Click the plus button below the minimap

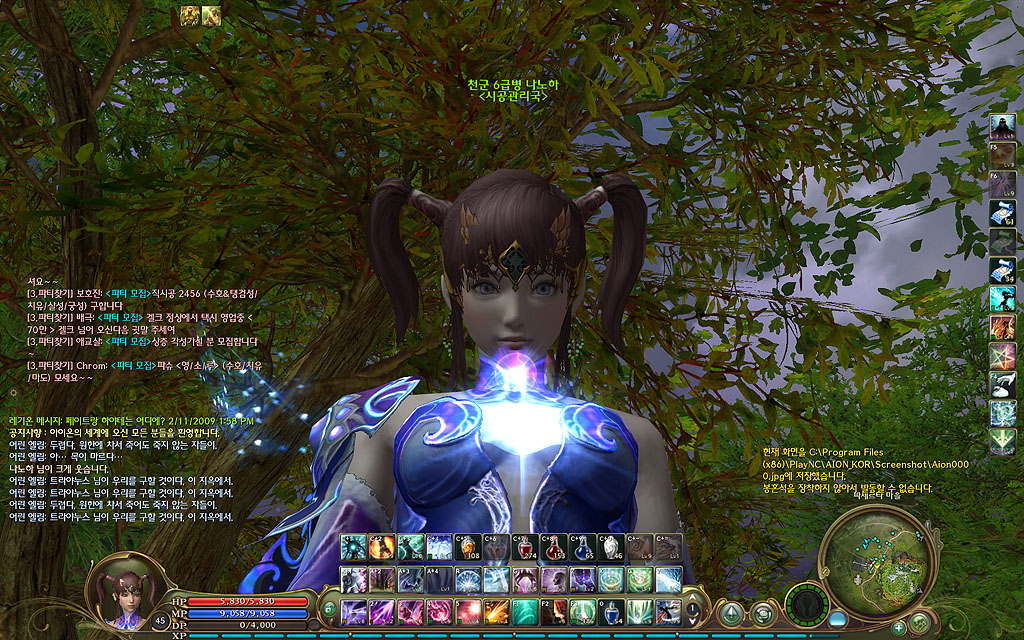[898, 627]
